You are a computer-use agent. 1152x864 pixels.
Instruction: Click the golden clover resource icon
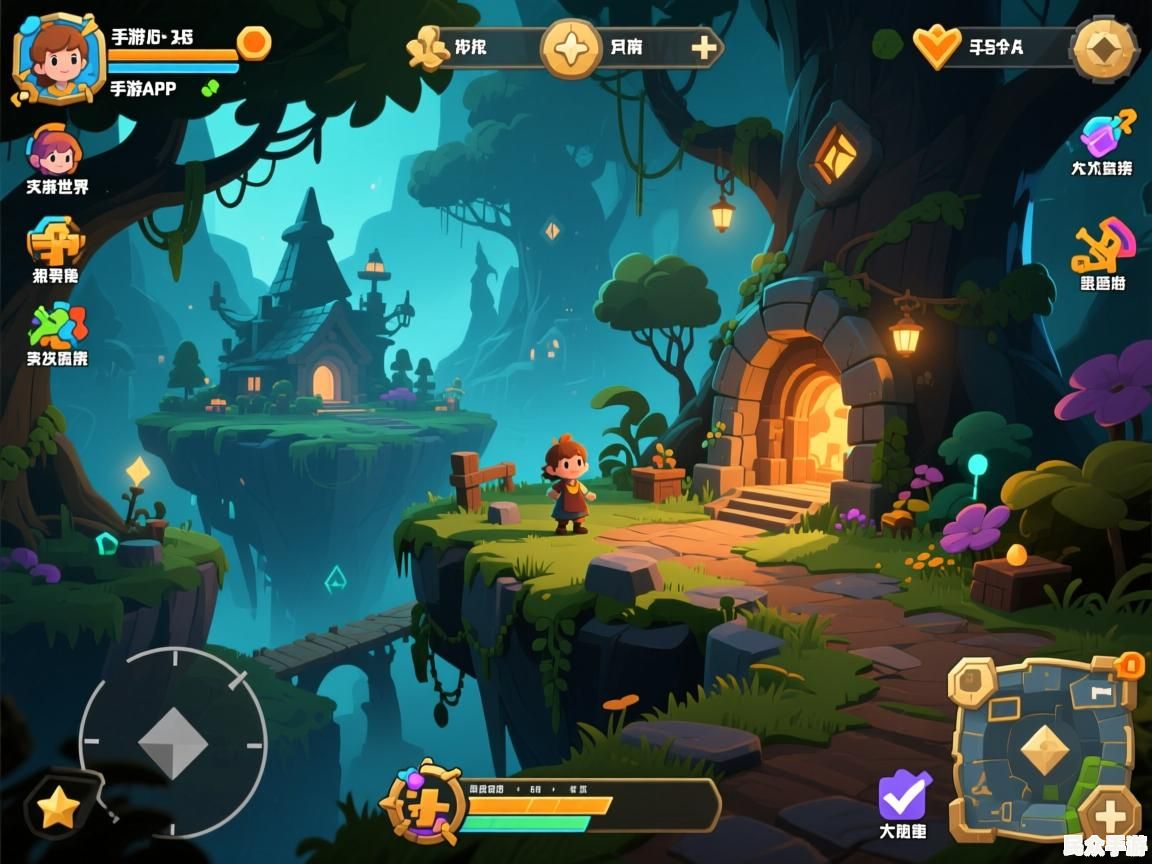click(x=429, y=47)
